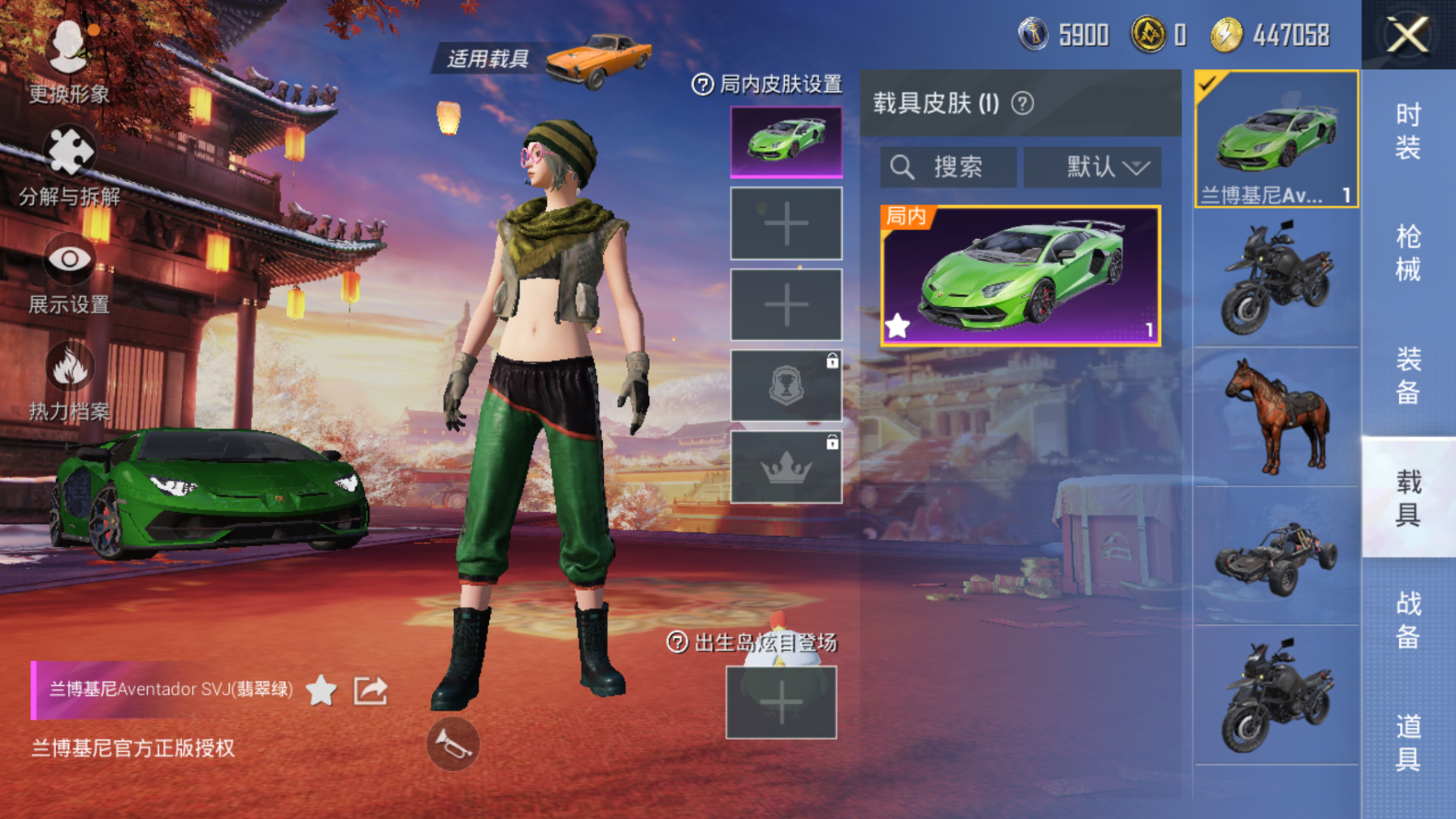Open 分解与拆解 dismantle menu
Image resolution: width=1456 pixels, height=819 pixels.
point(69,167)
